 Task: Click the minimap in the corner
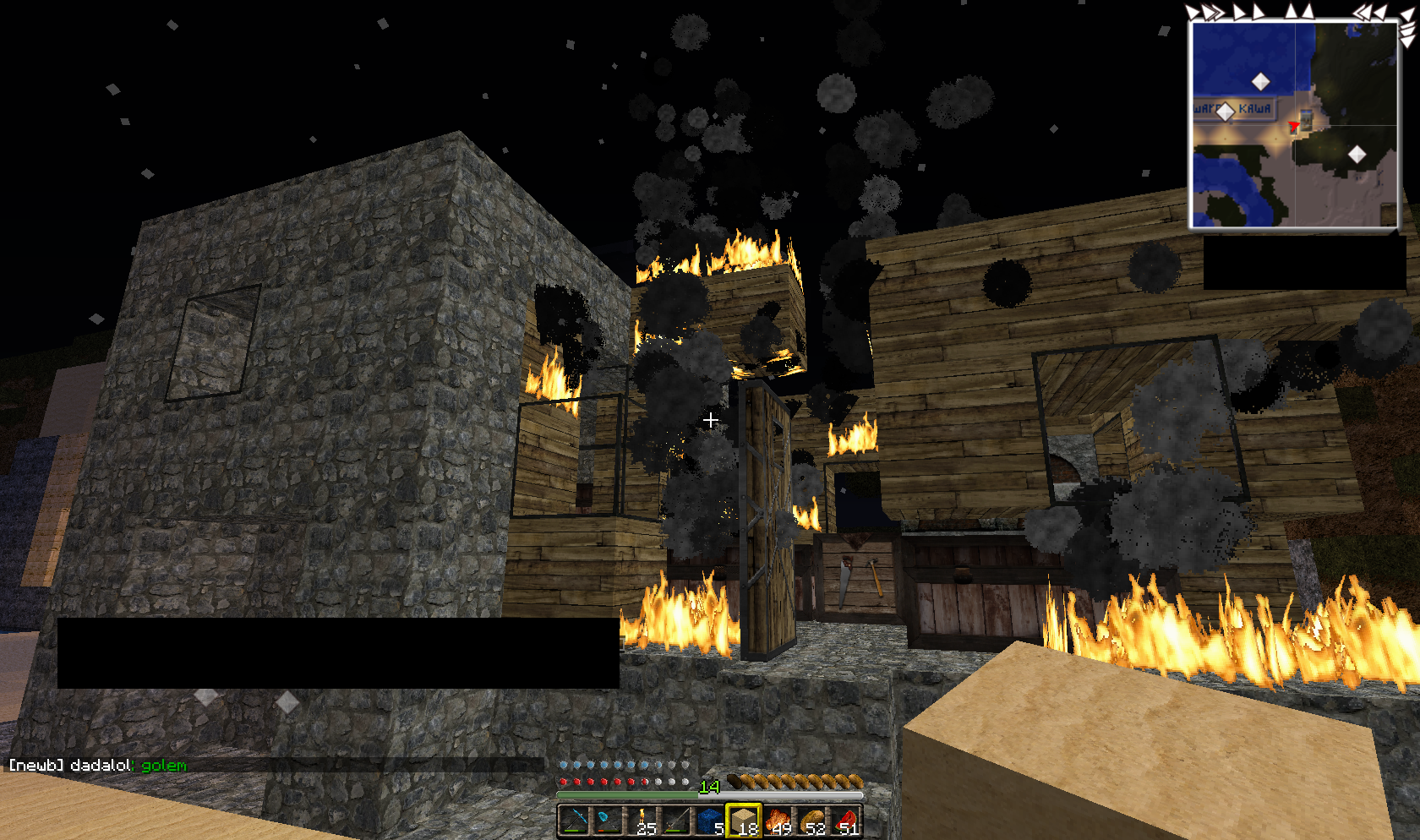click(x=1294, y=124)
